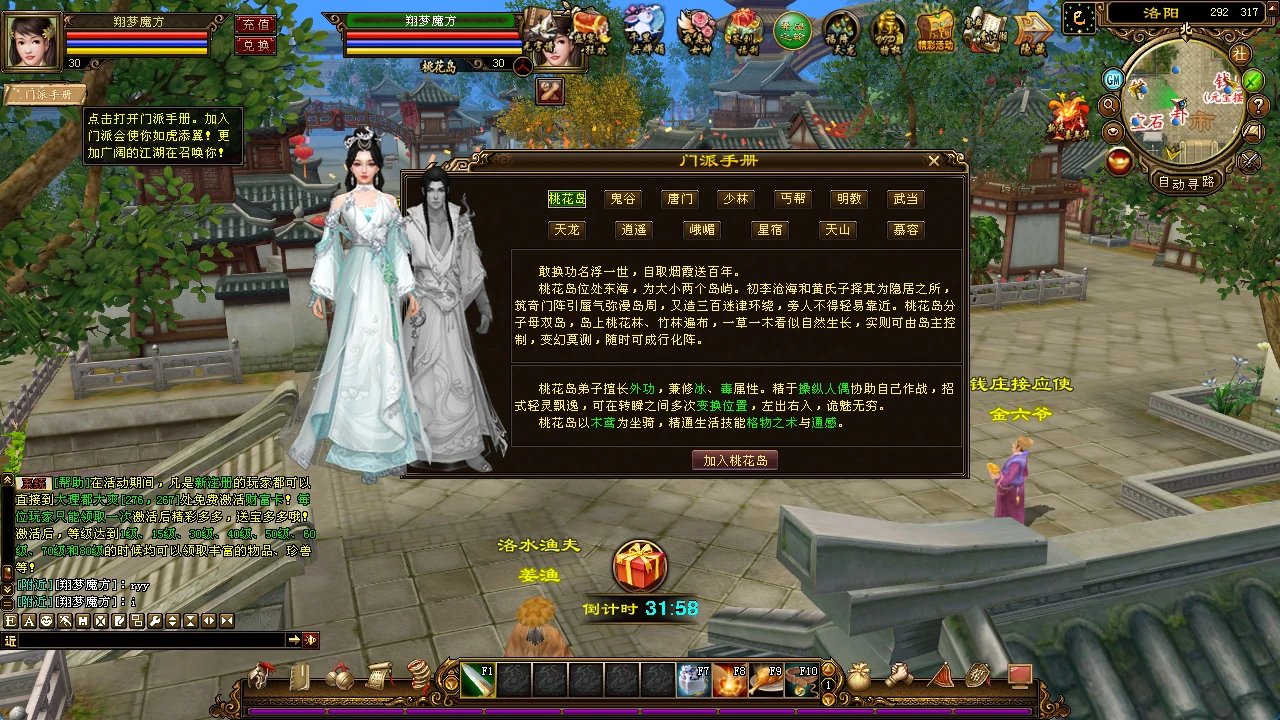Select the 鬼谷 faction tab
This screenshot has height=720, width=1280.
(x=623, y=199)
